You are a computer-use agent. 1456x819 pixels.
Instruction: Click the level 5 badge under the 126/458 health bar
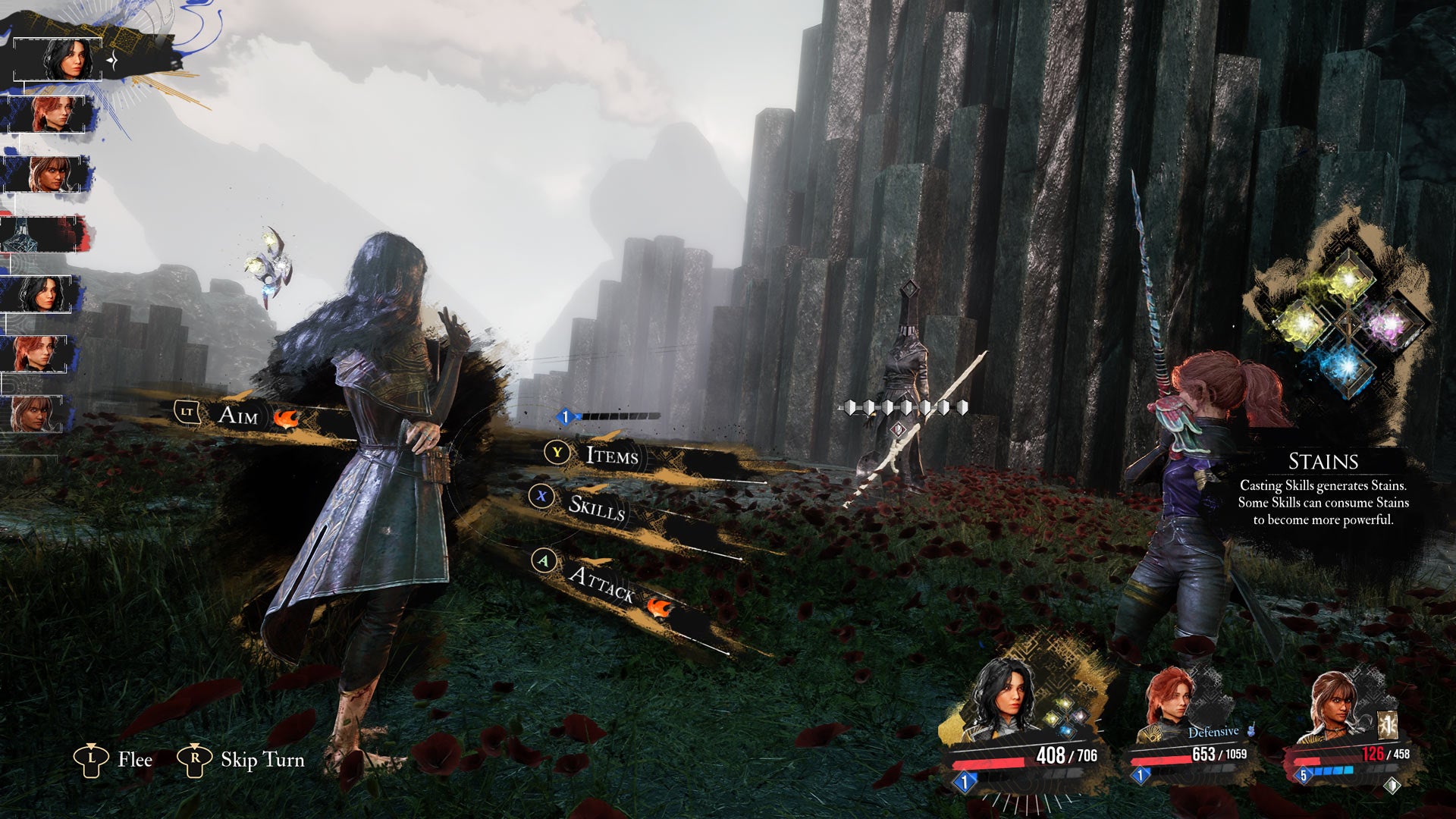click(x=1303, y=775)
